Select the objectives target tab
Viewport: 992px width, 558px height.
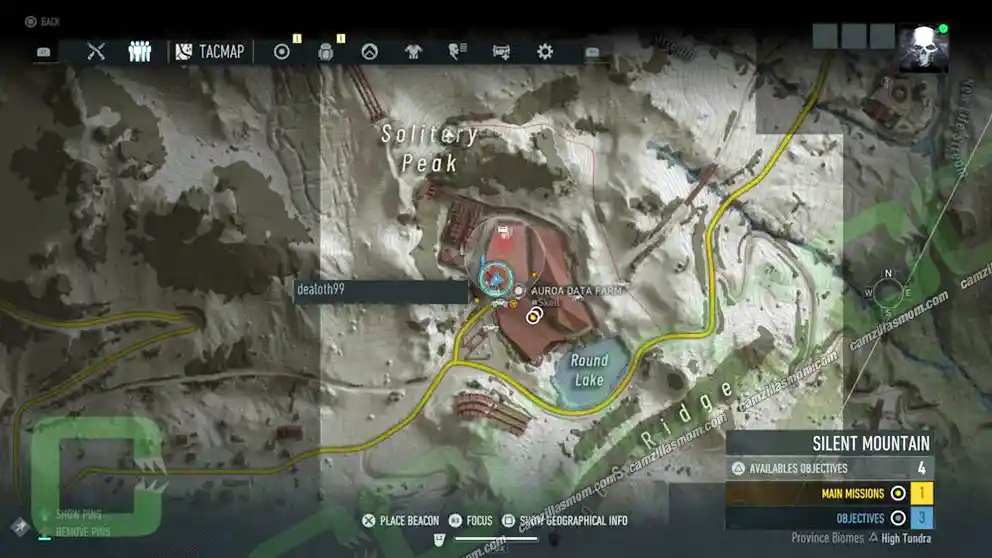(282, 51)
